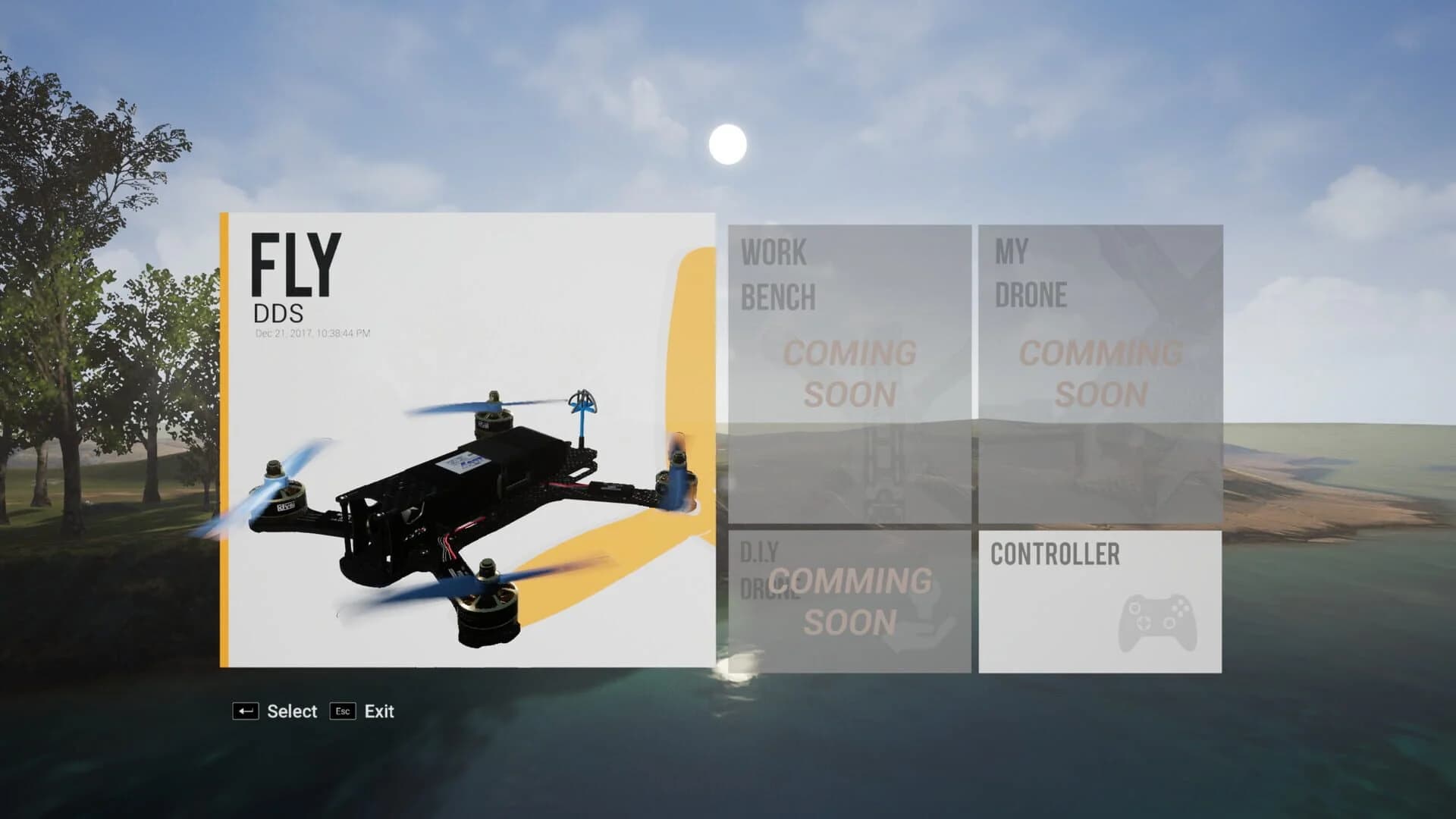Click the Esc key symbol next to Exit
Viewport: 1456px width, 819px height.
[342, 711]
